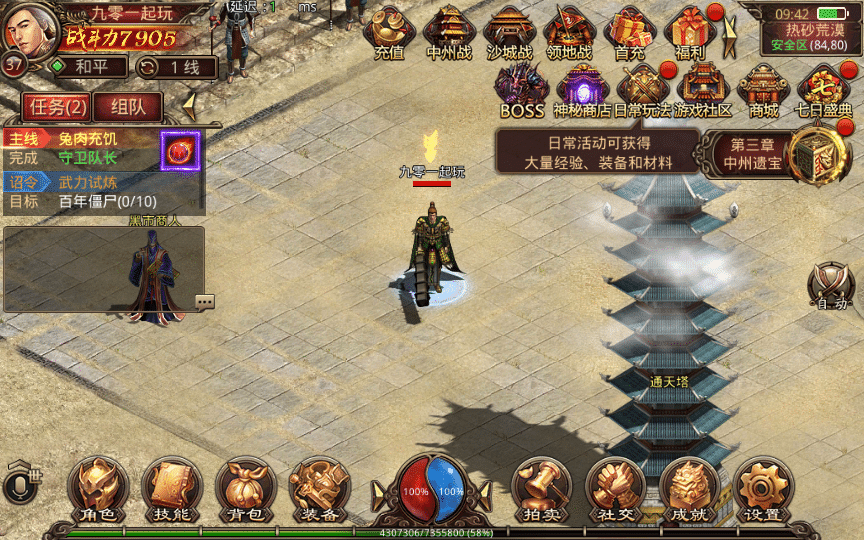This screenshot has height=540, width=864.
Task: Toggle the 自动 auto-combat button
Action: 832,285
